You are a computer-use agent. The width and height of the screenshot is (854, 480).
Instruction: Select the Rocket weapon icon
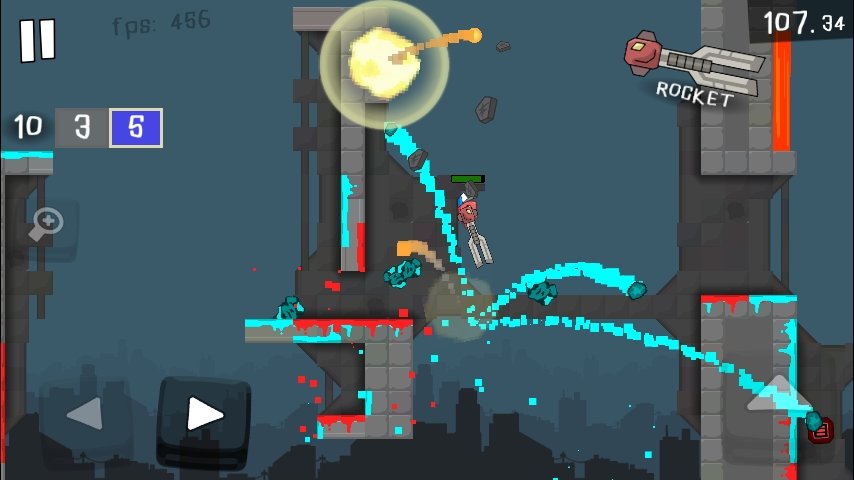click(693, 67)
